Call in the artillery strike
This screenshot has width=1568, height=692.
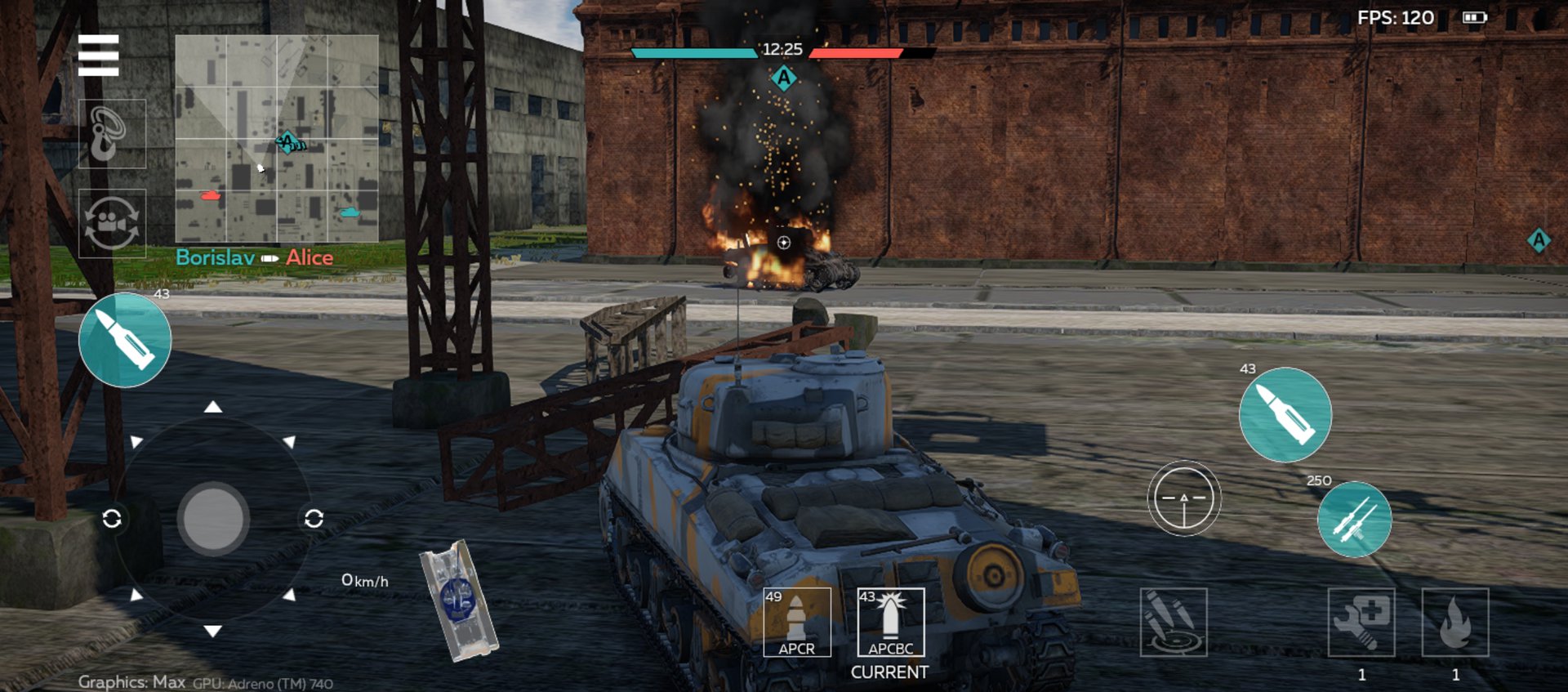1173,622
